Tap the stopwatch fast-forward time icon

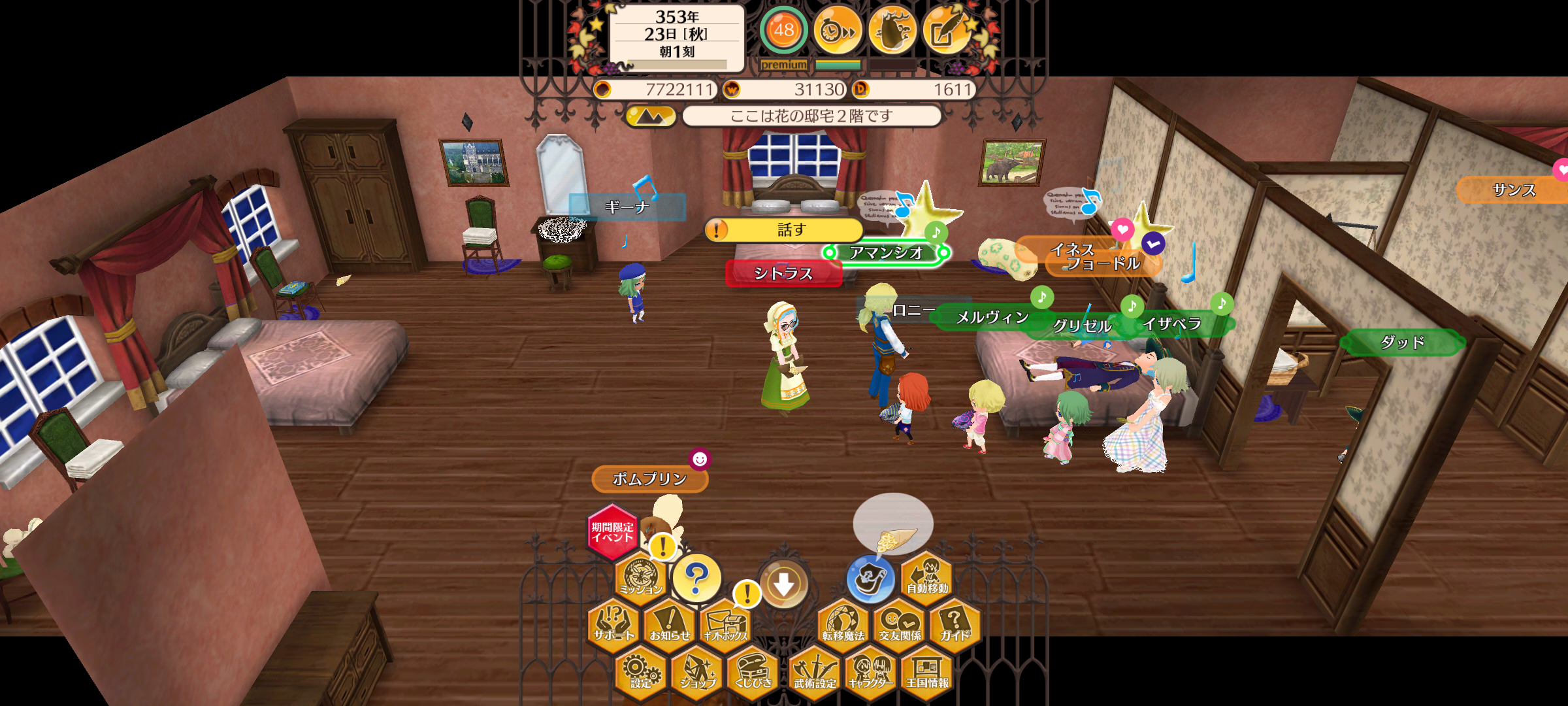click(838, 30)
